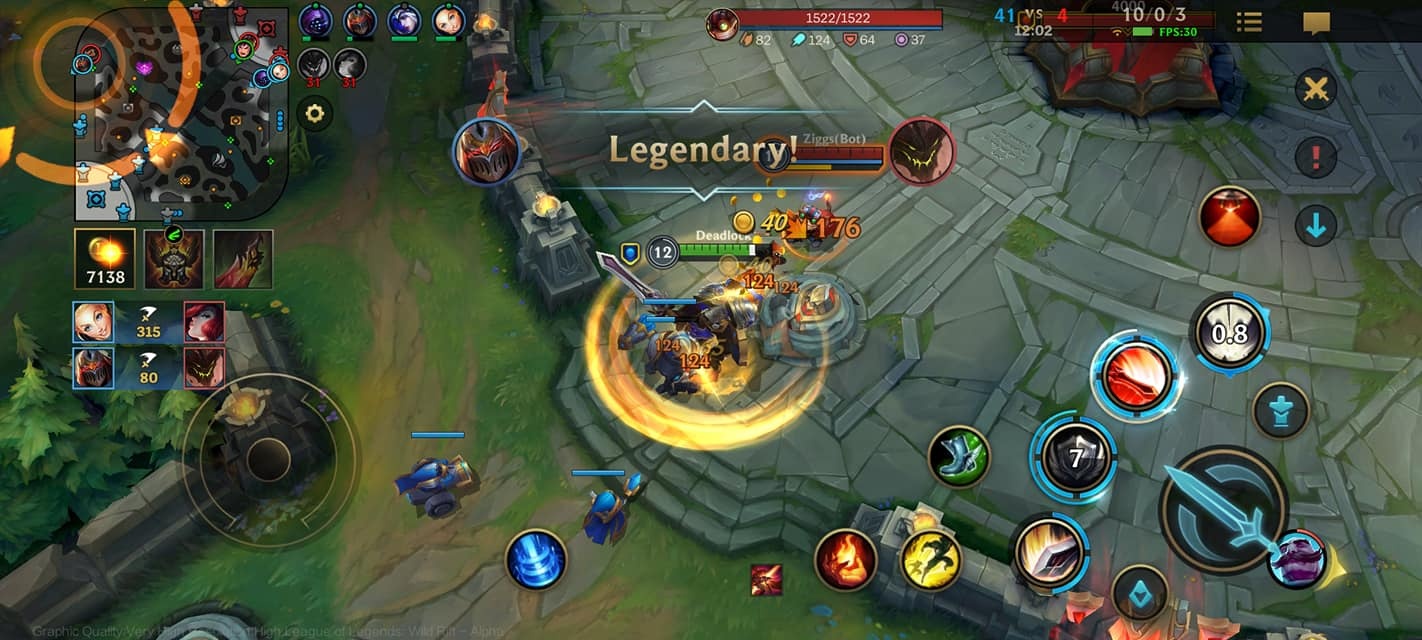Start recall with the blue swirl button

click(x=536, y=559)
